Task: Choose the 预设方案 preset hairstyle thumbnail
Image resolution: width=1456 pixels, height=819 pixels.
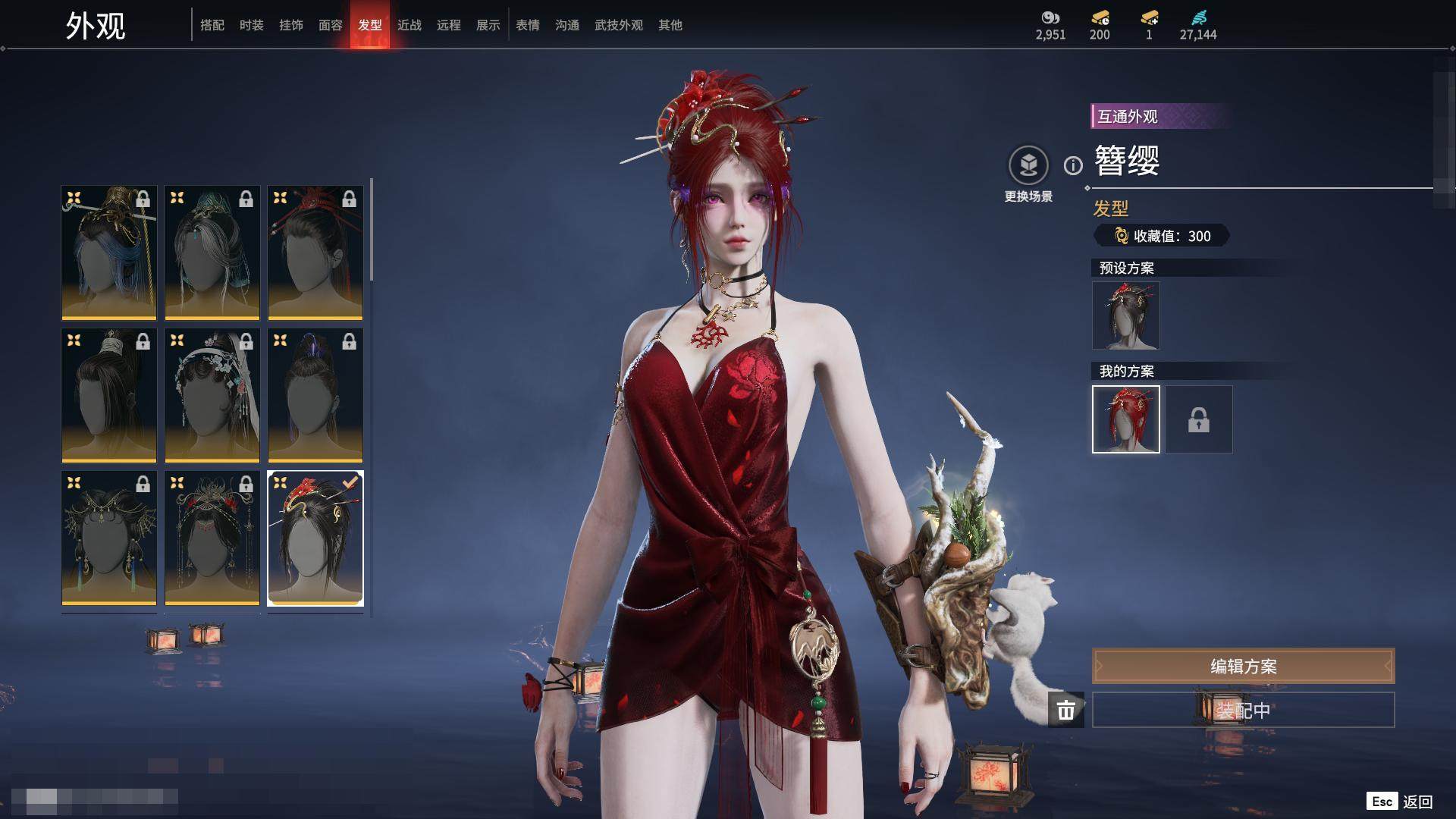Action: tap(1126, 315)
